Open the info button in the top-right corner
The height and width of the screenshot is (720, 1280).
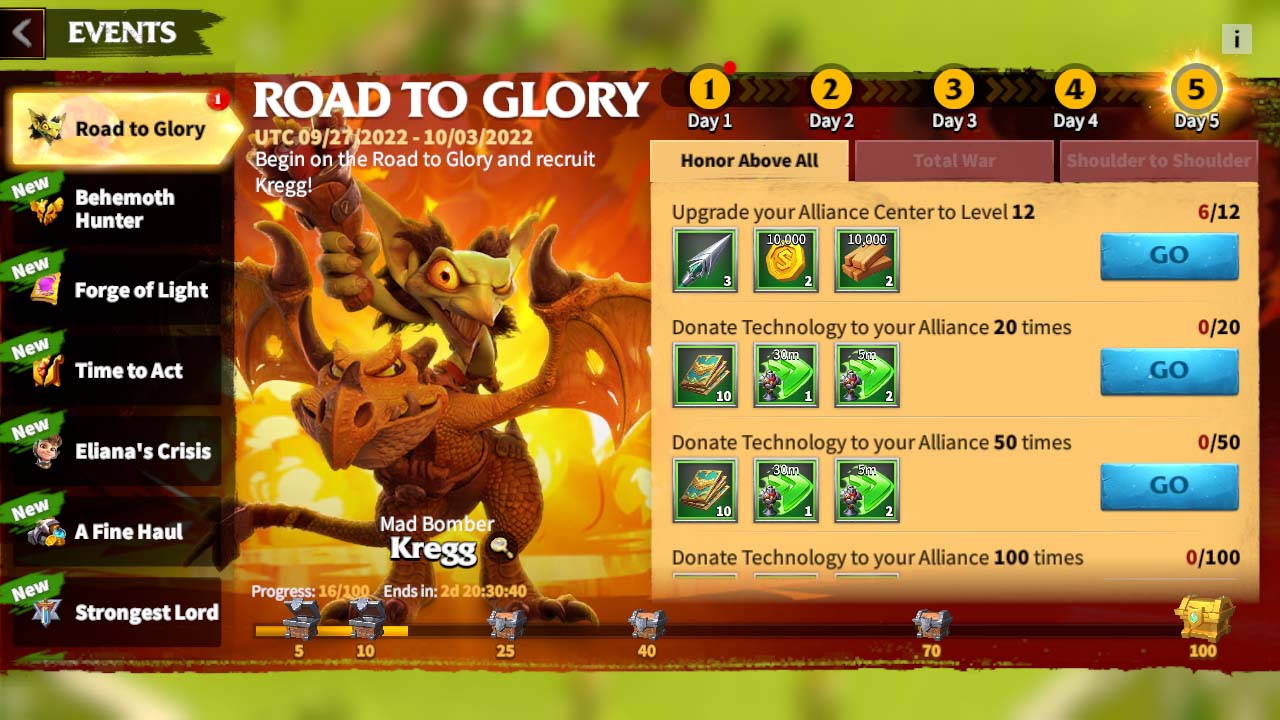pos(1236,39)
